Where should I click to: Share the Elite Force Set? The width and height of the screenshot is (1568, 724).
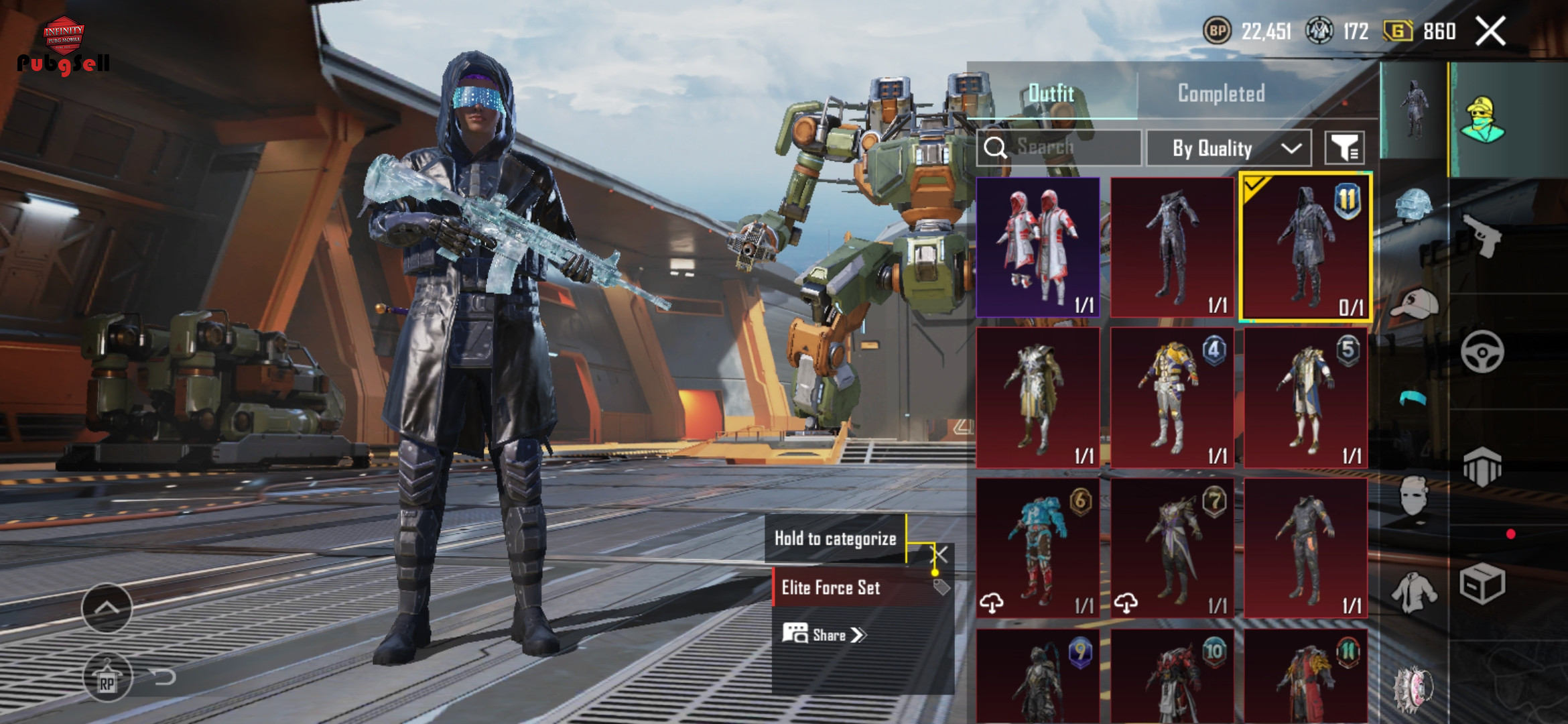[x=825, y=634]
